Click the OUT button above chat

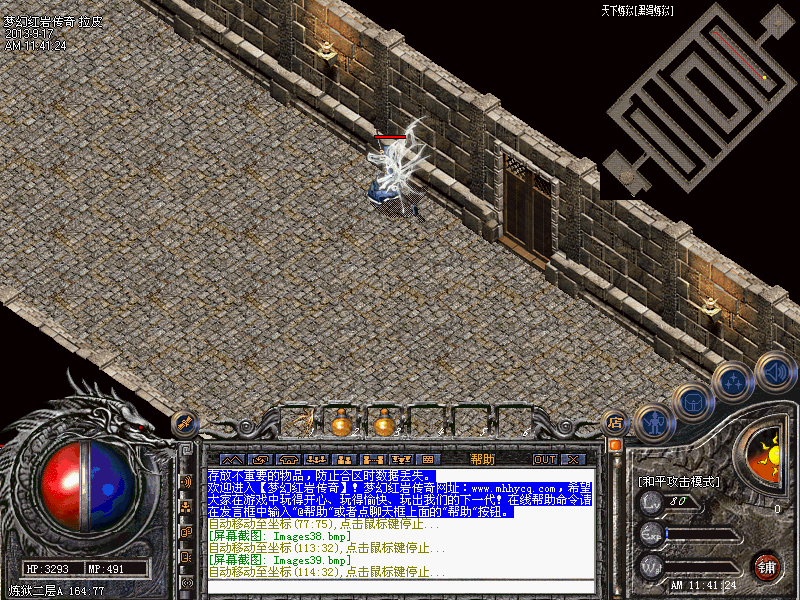point(544,459)
